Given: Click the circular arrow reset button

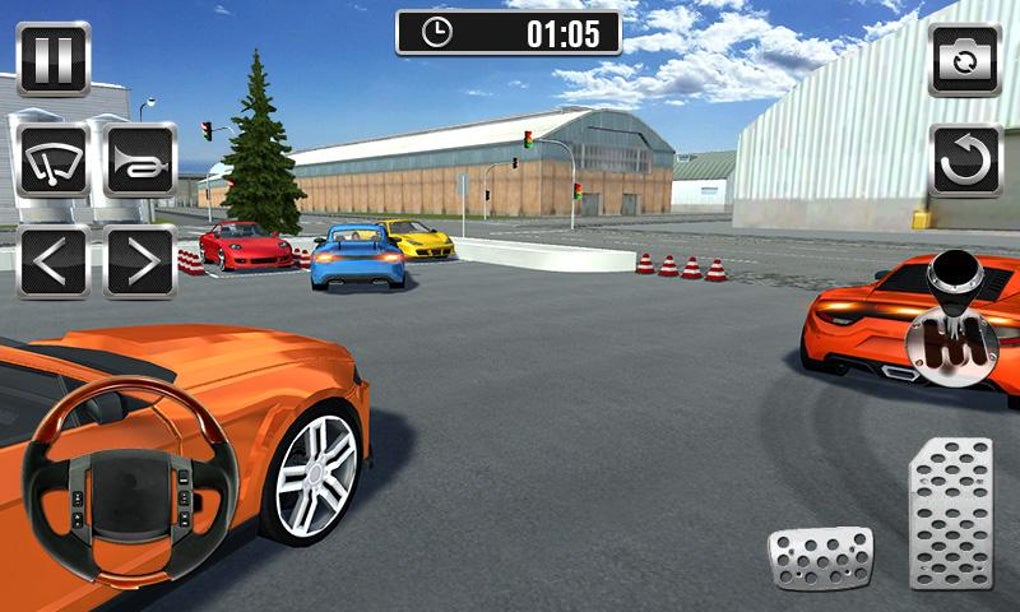Looking at the screenshot, I should coord(965,161).
